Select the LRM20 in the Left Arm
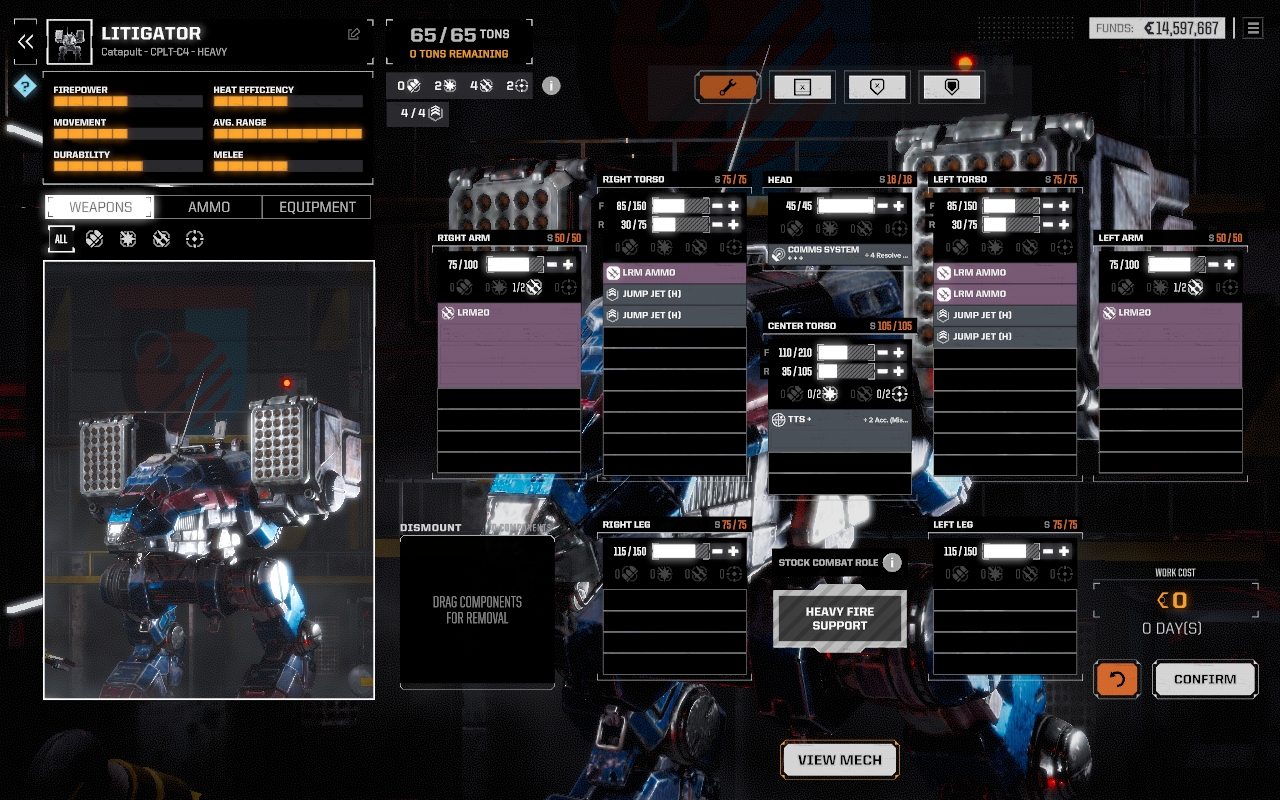Viewport: 1280px width, 800px height. click(x=1170, y=313)
